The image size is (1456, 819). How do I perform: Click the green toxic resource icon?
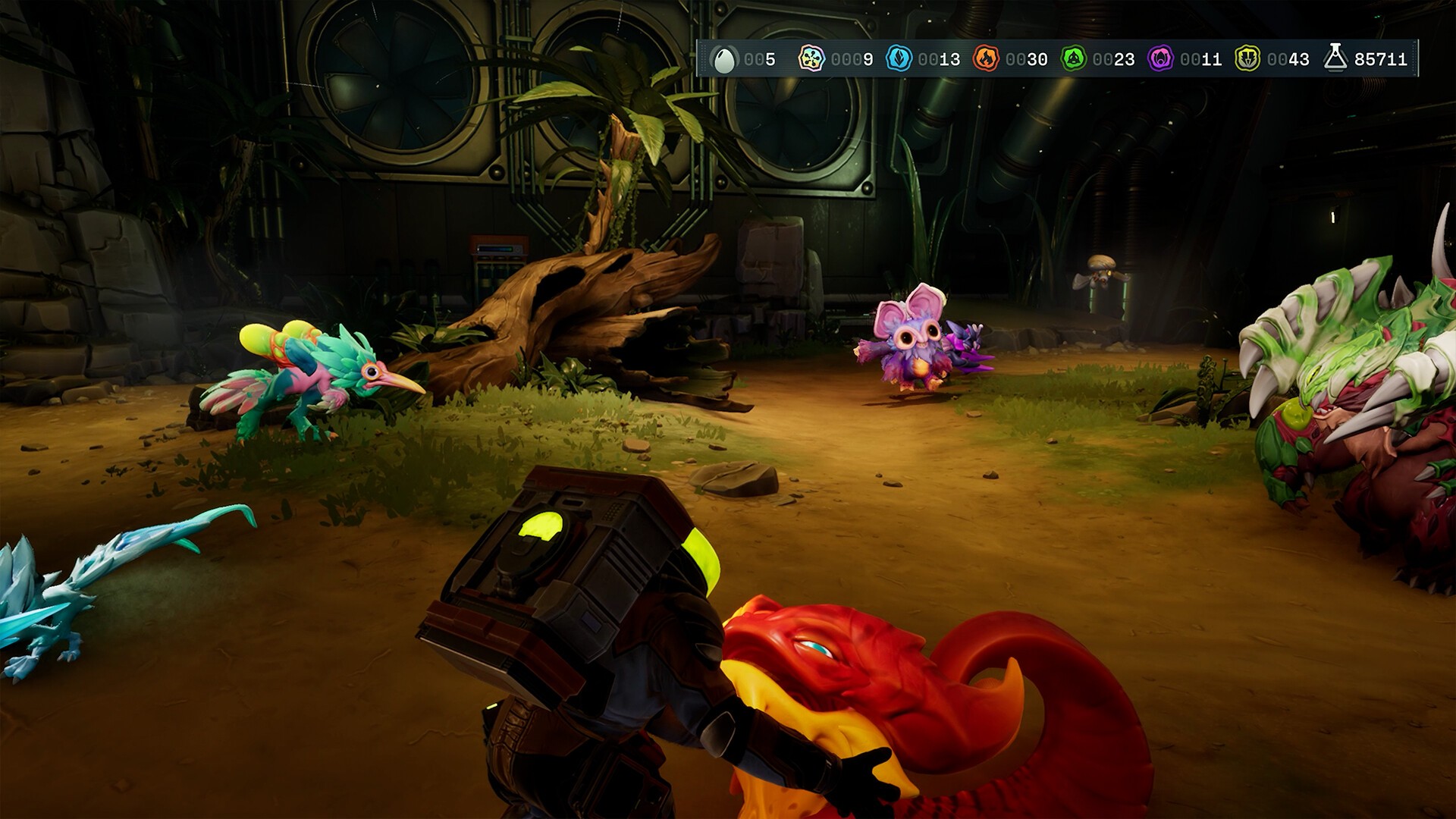(1073, 58)
